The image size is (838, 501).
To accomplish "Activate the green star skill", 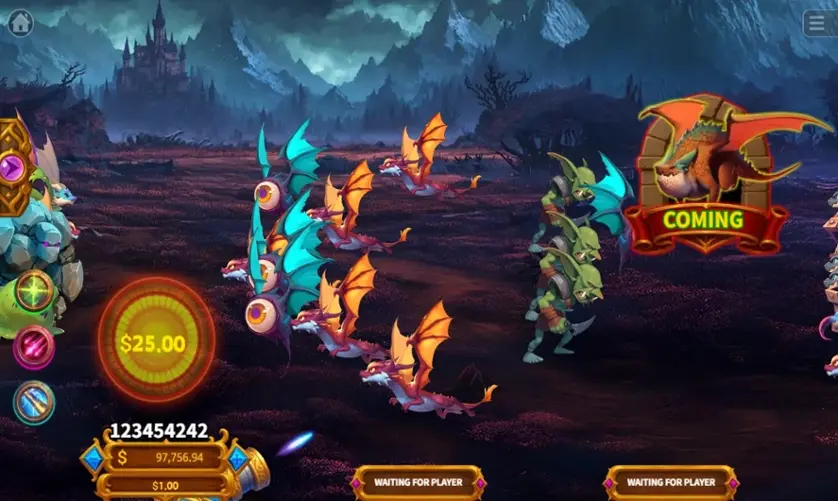I will pyautogui.click(x=34, y=290).
